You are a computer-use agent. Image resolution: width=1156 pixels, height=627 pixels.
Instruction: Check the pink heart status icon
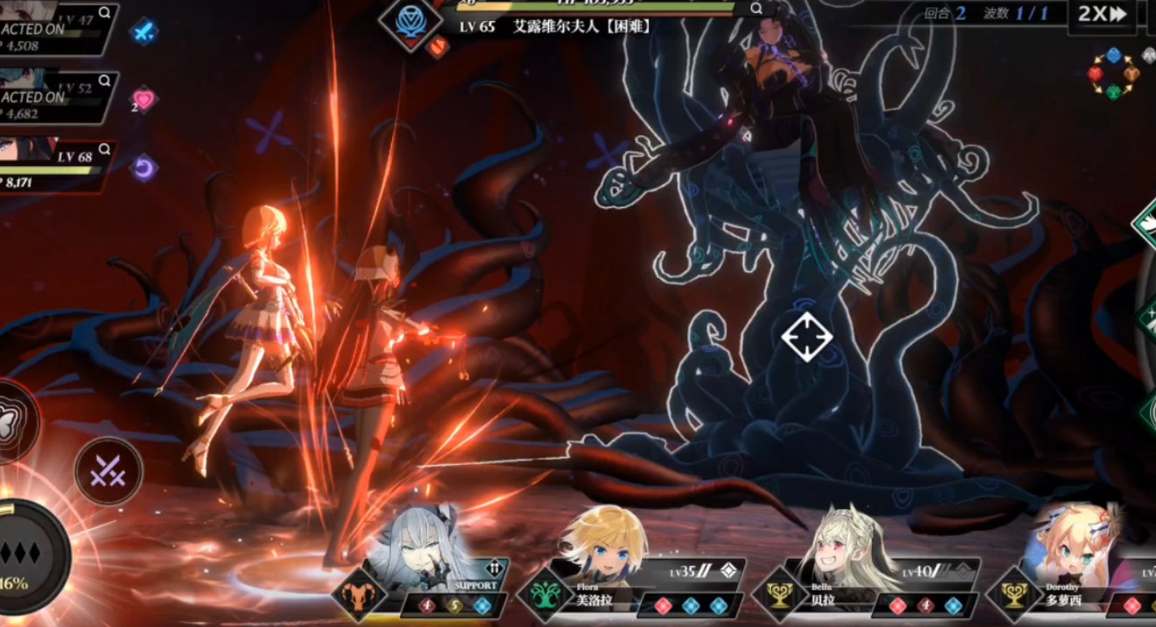click(144, 99)
